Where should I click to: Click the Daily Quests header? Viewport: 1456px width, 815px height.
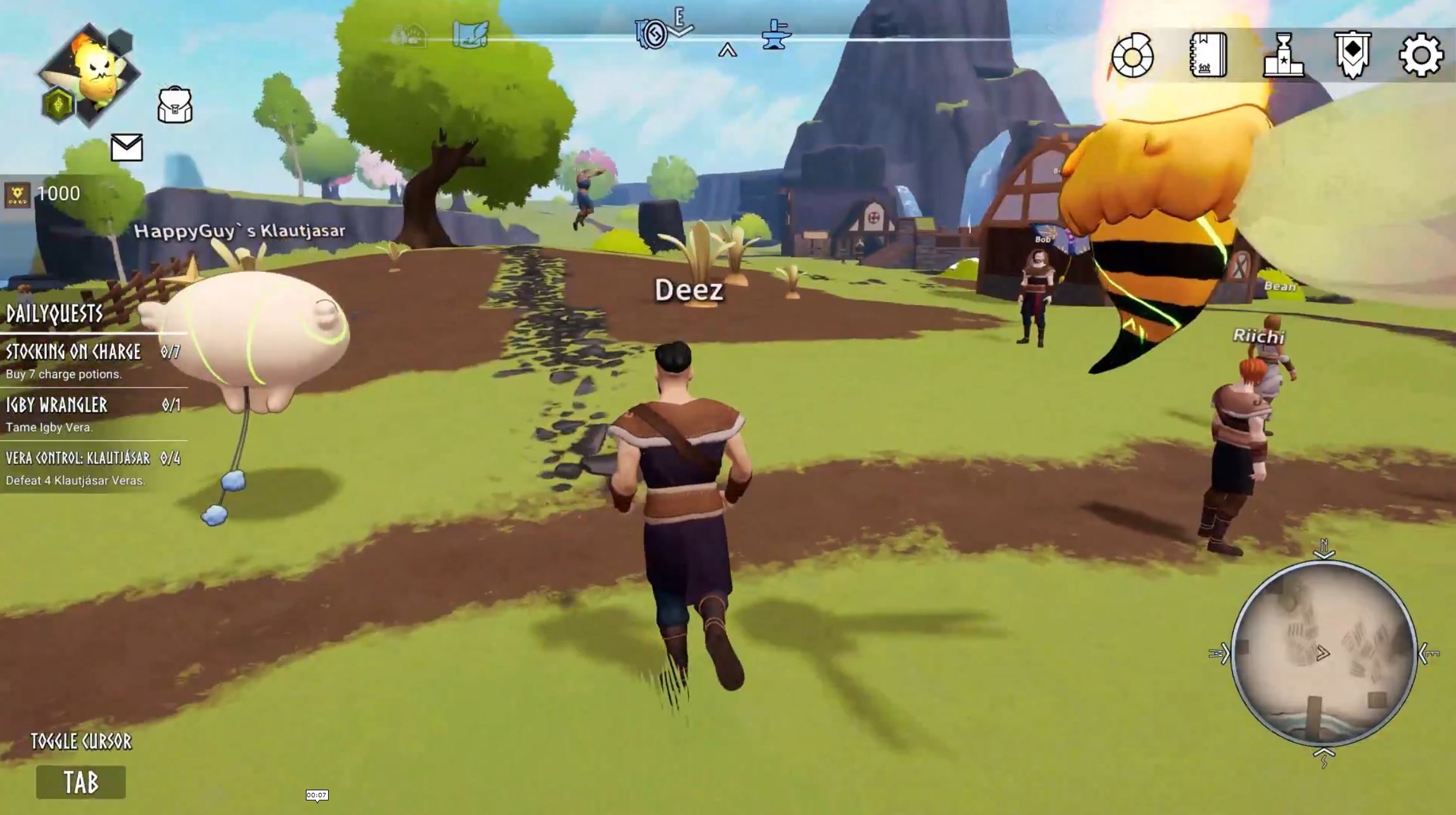tap(54, 314)
